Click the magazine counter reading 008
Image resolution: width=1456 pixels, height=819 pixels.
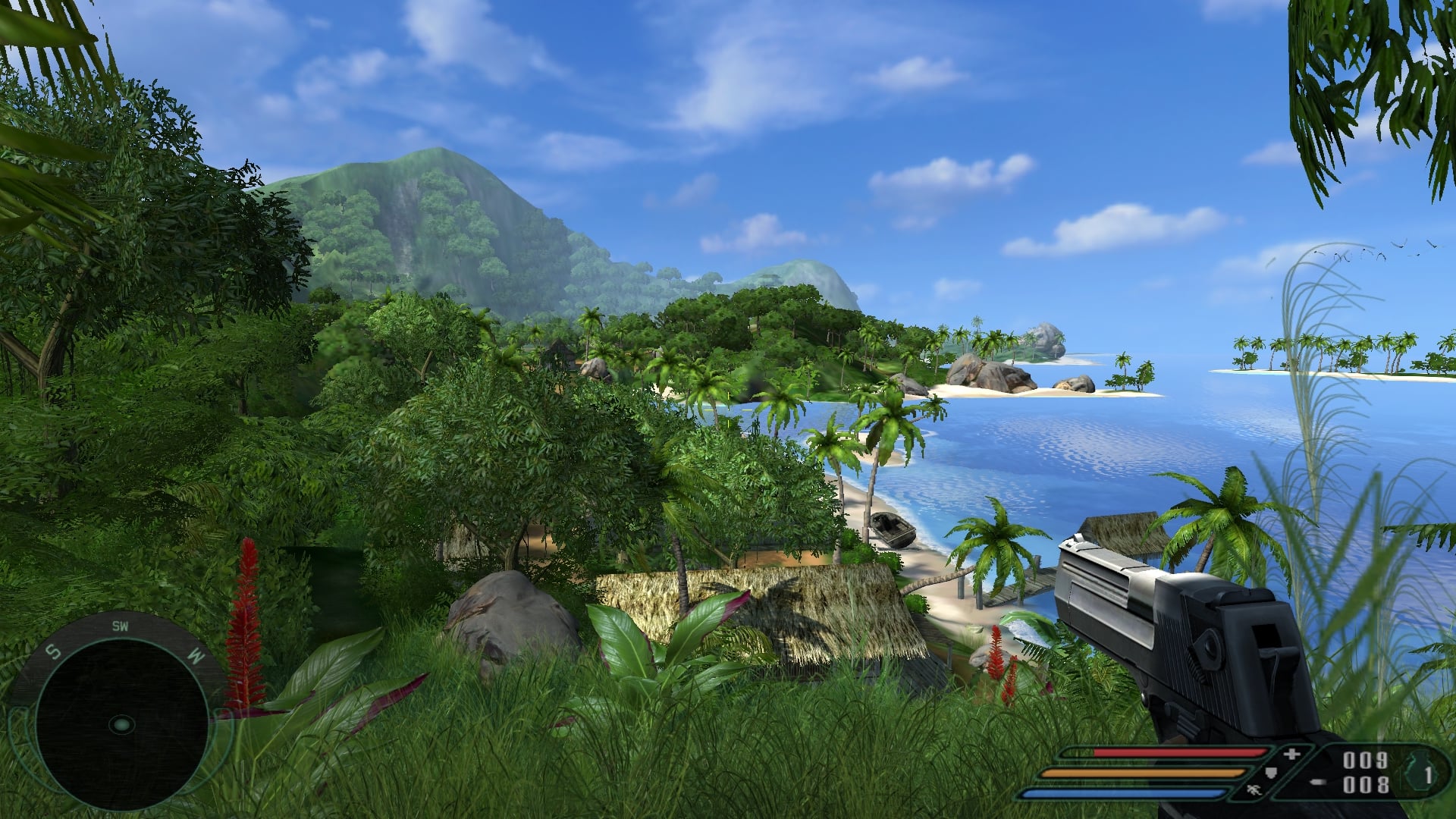tap(1367, 785)
